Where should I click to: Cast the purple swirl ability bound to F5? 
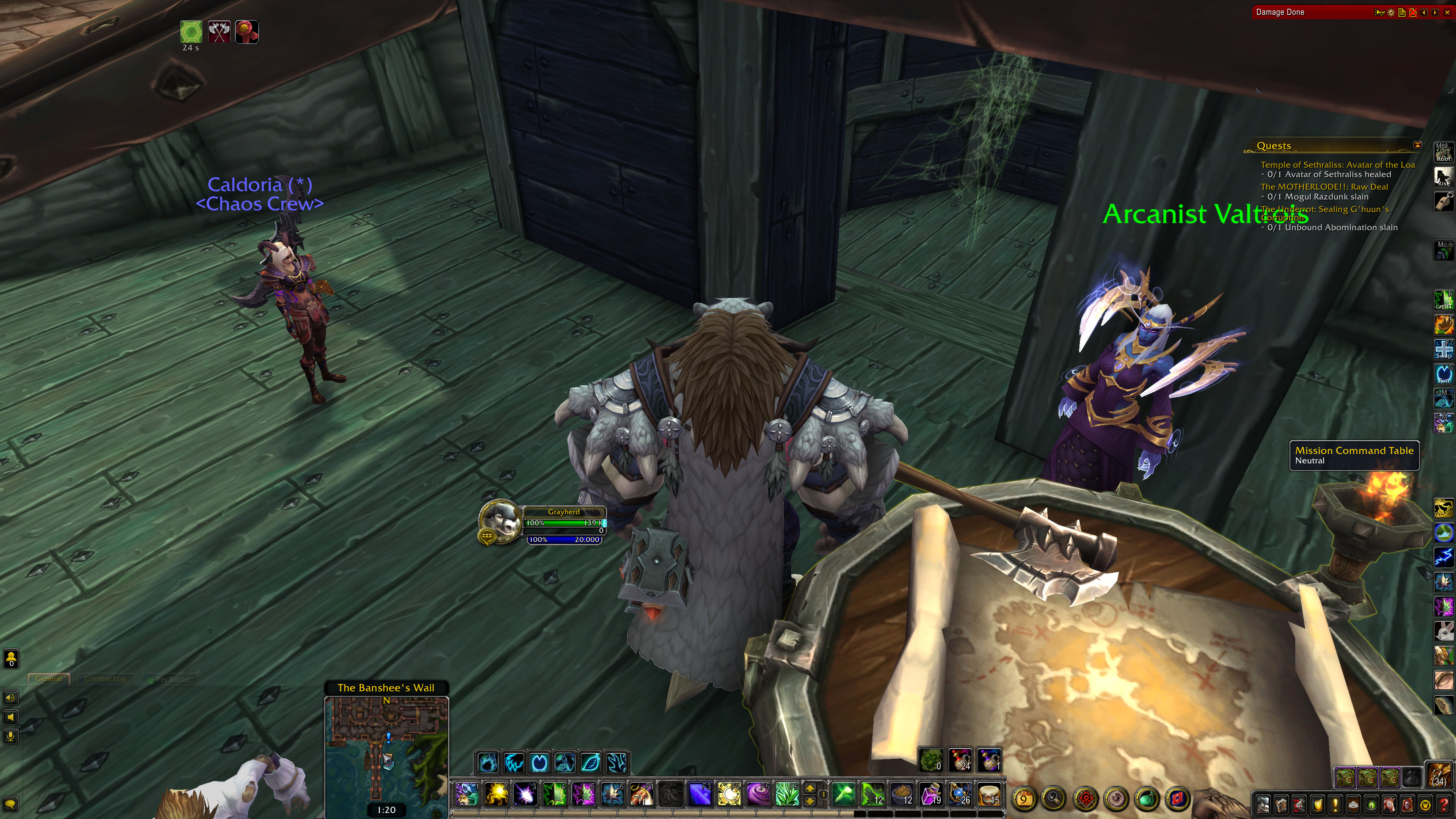pyautogui.click(x=758, y=794)
